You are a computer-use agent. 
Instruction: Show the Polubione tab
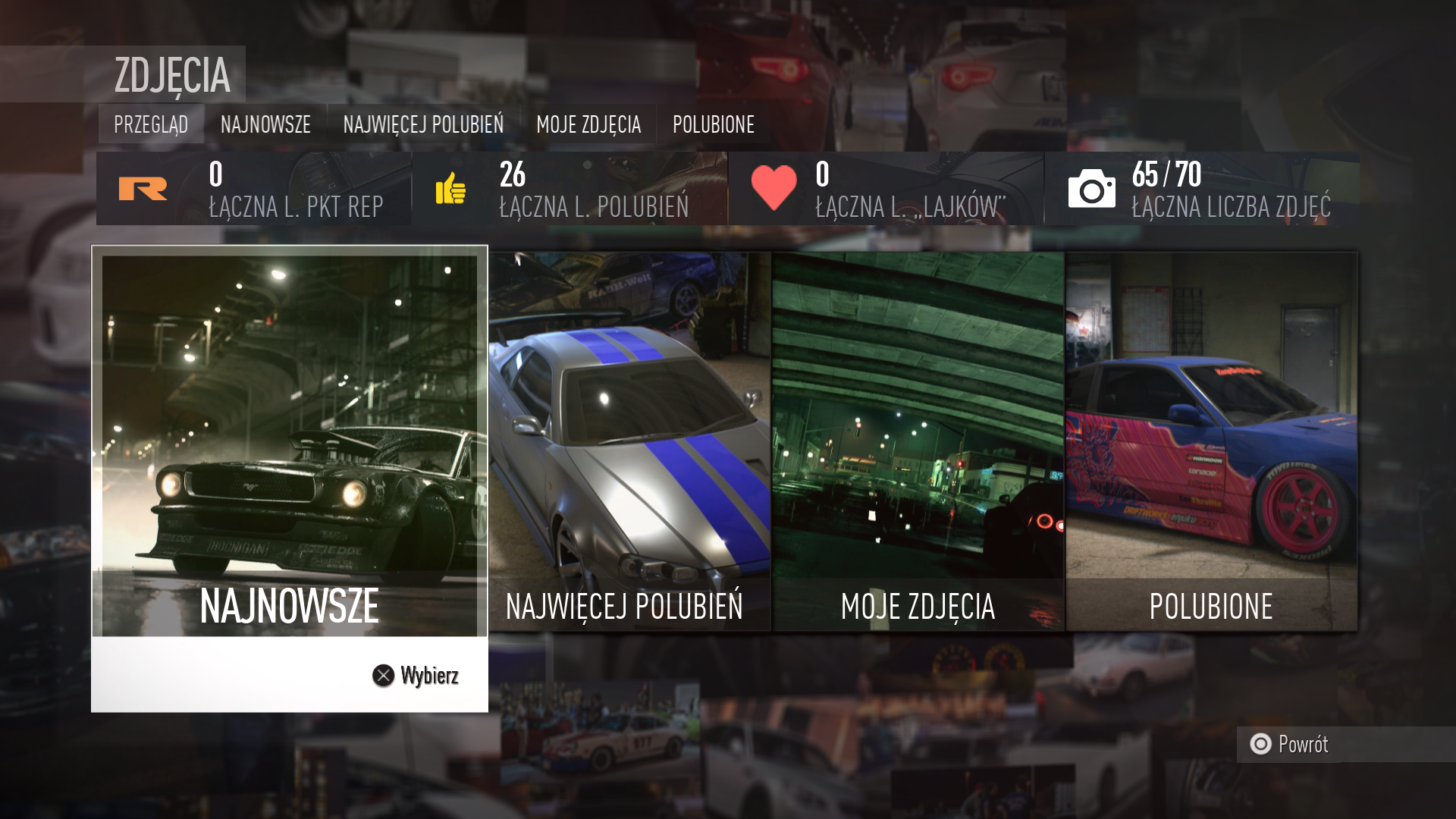714,124
